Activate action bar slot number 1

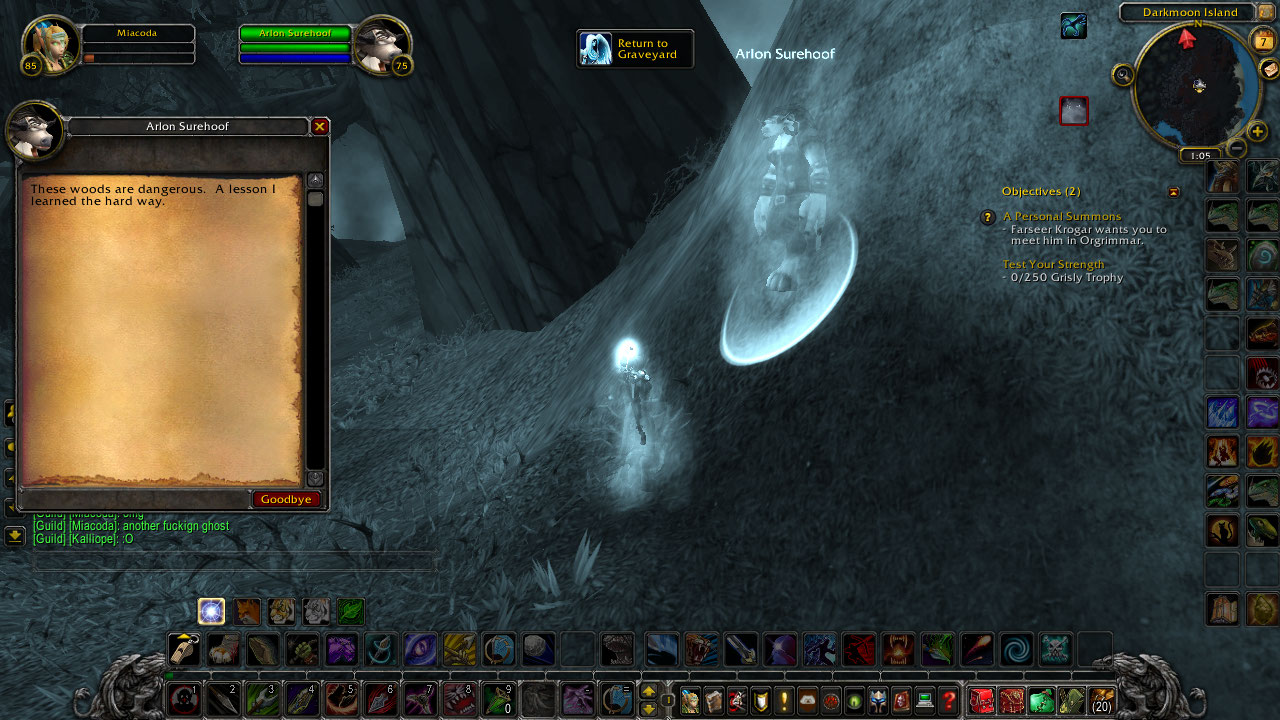pos(183,699)
